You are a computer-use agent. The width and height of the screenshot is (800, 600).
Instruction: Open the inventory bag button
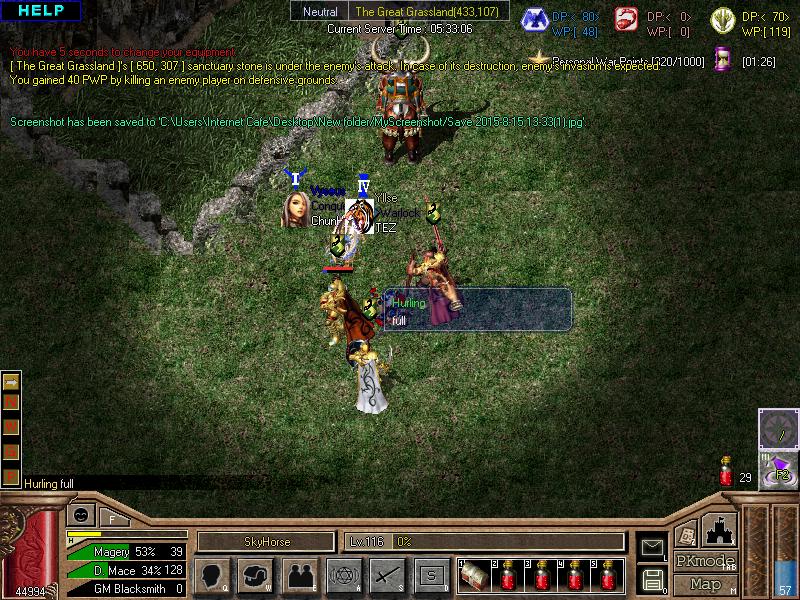(256, 575)
